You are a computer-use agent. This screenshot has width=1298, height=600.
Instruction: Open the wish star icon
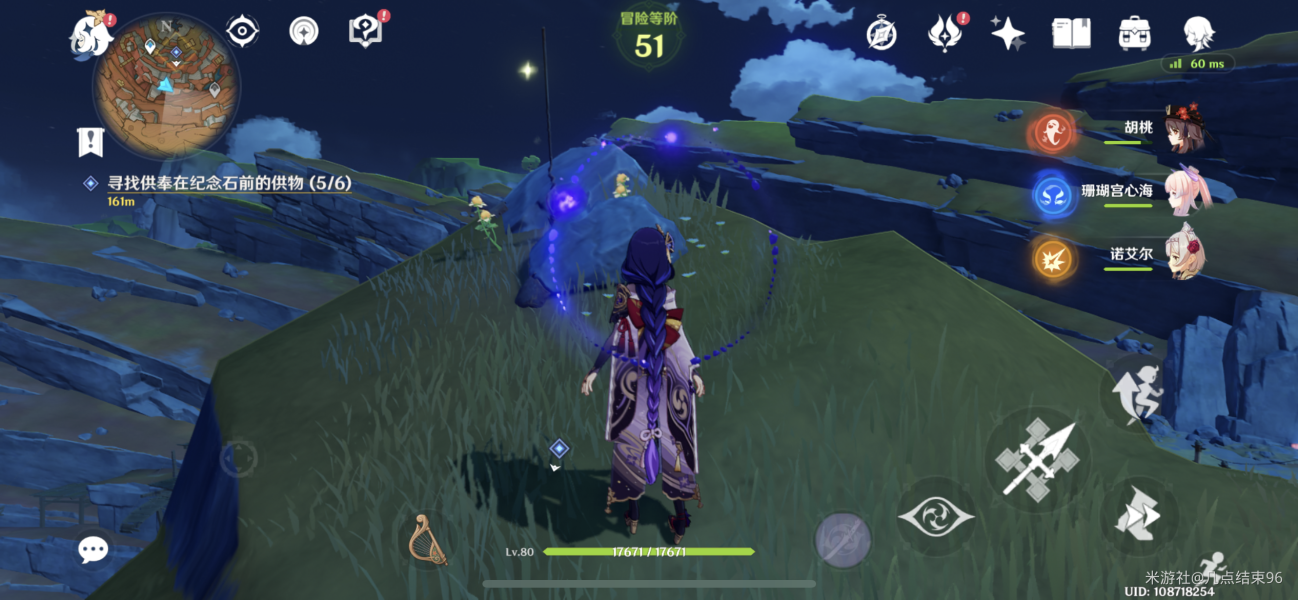click(x=1007, y=33)
